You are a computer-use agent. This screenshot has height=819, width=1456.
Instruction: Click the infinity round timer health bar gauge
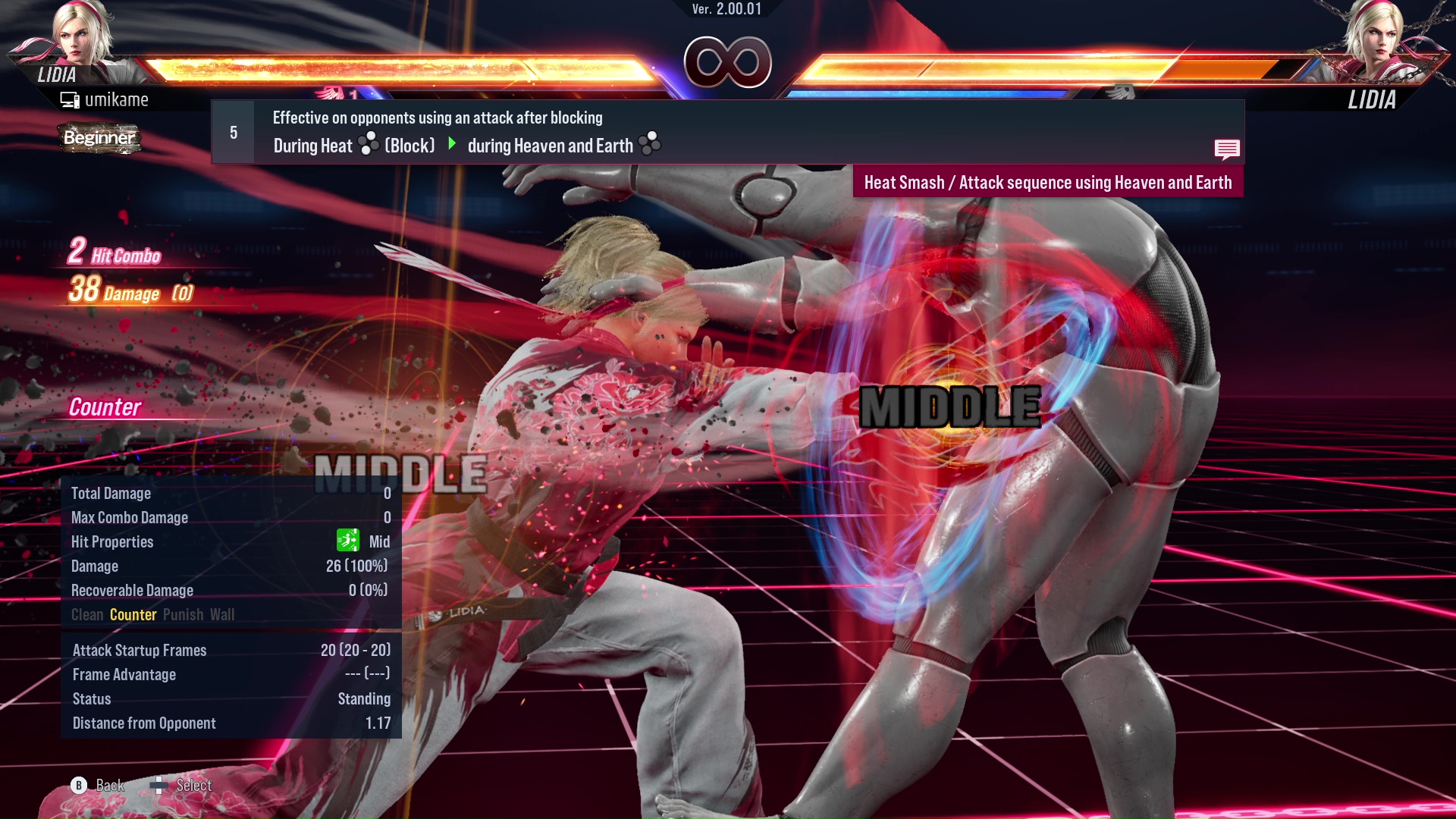pyautogui.click(x=727, y=61)
